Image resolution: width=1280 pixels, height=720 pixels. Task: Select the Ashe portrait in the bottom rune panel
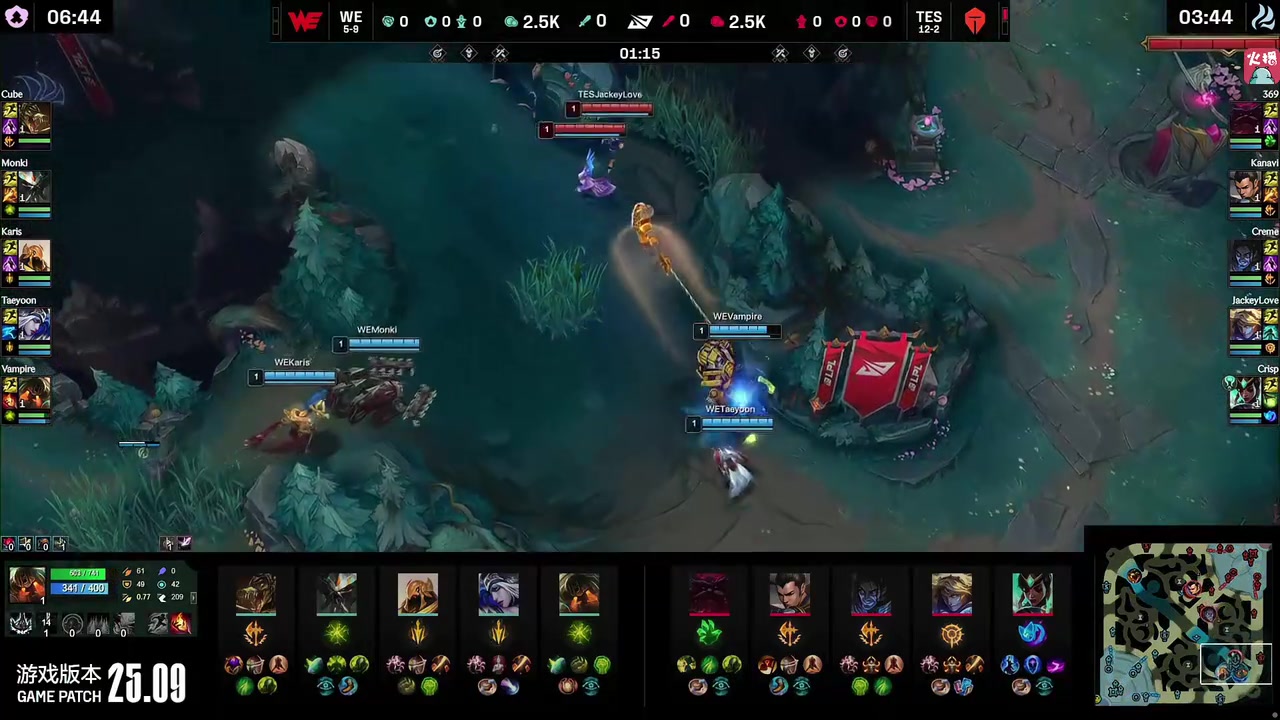[498, 593]
